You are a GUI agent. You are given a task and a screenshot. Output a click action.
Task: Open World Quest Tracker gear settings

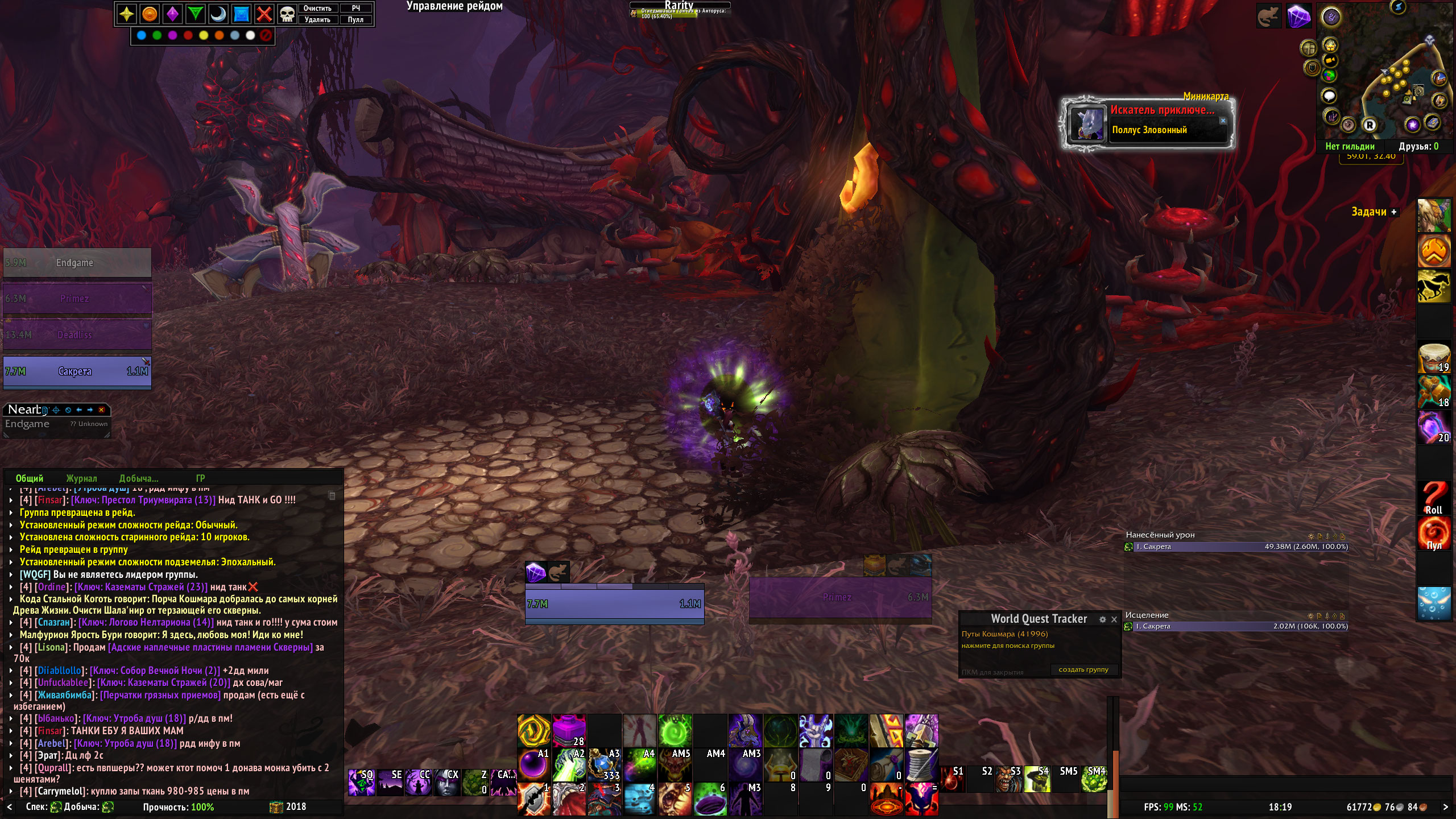1102,619
